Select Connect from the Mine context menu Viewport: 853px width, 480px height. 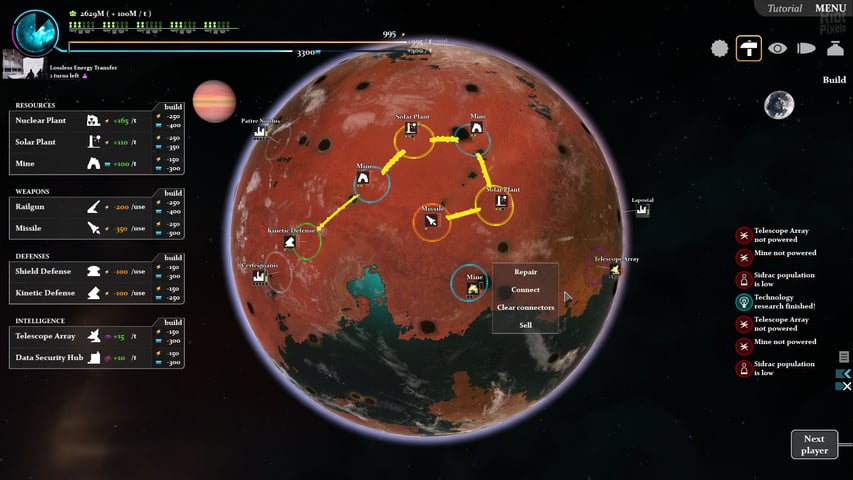pos(525,290)
